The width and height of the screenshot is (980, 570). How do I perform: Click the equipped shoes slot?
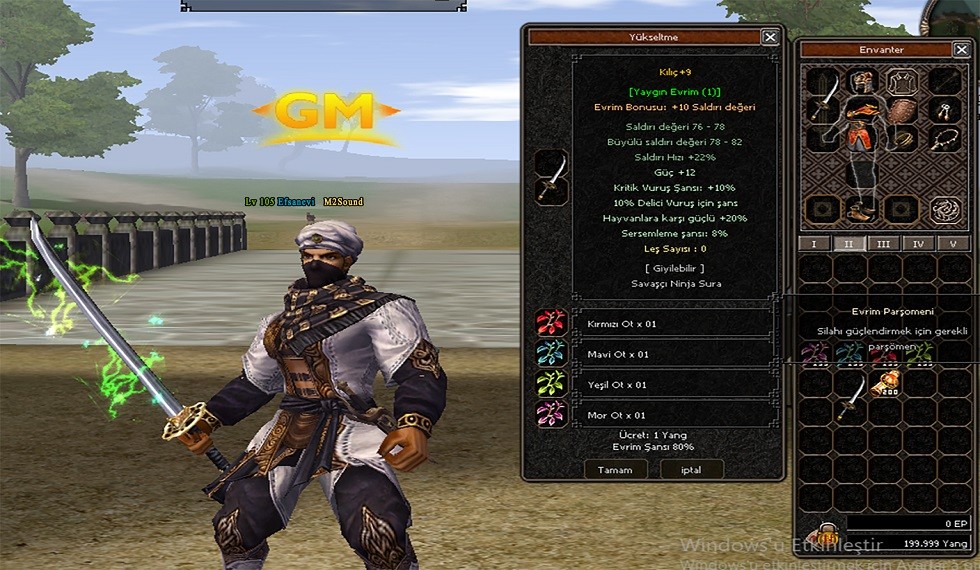click(x=862, y=209)
